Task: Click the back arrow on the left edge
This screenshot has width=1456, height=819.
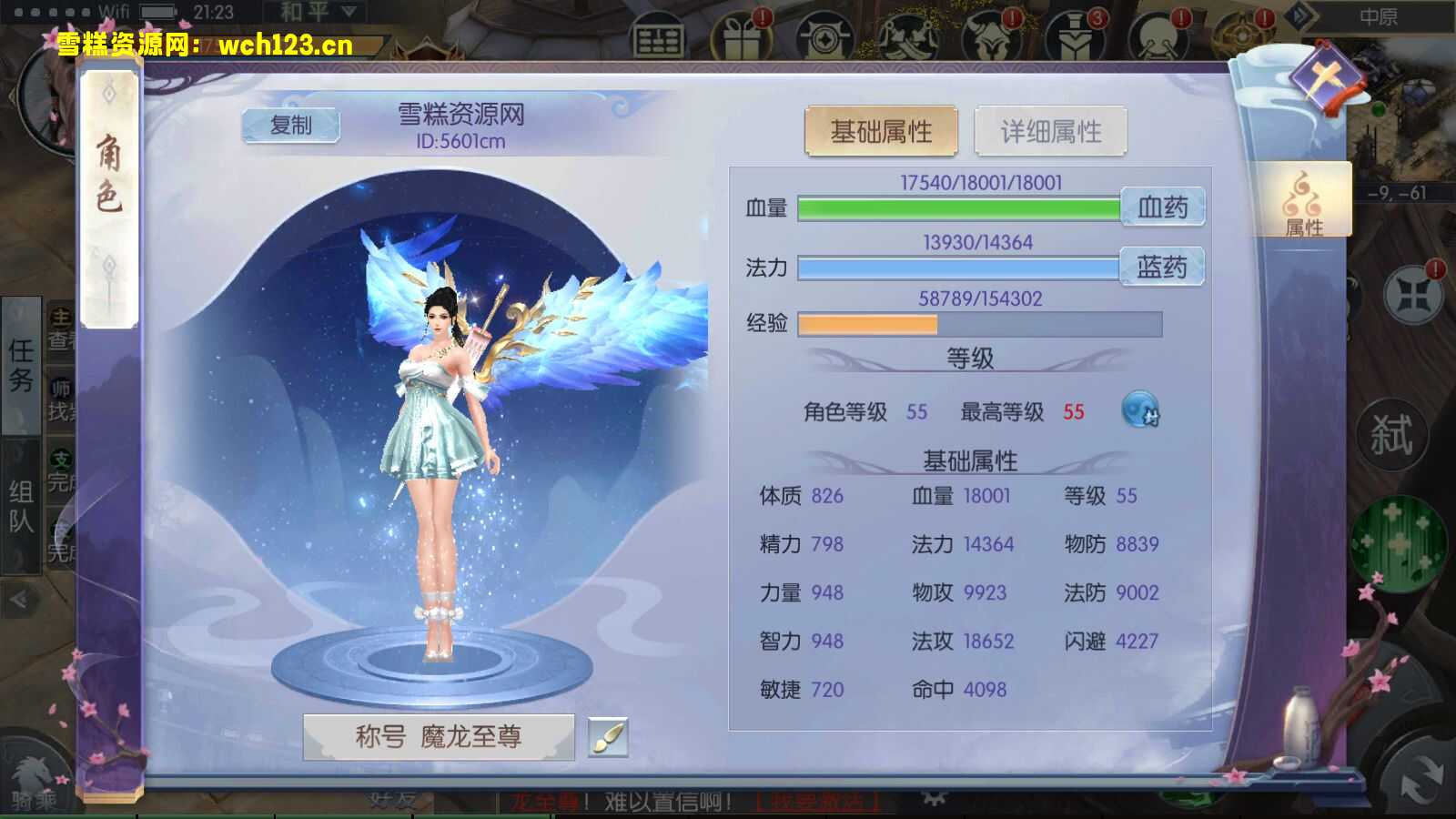Action: coord(16,598)
